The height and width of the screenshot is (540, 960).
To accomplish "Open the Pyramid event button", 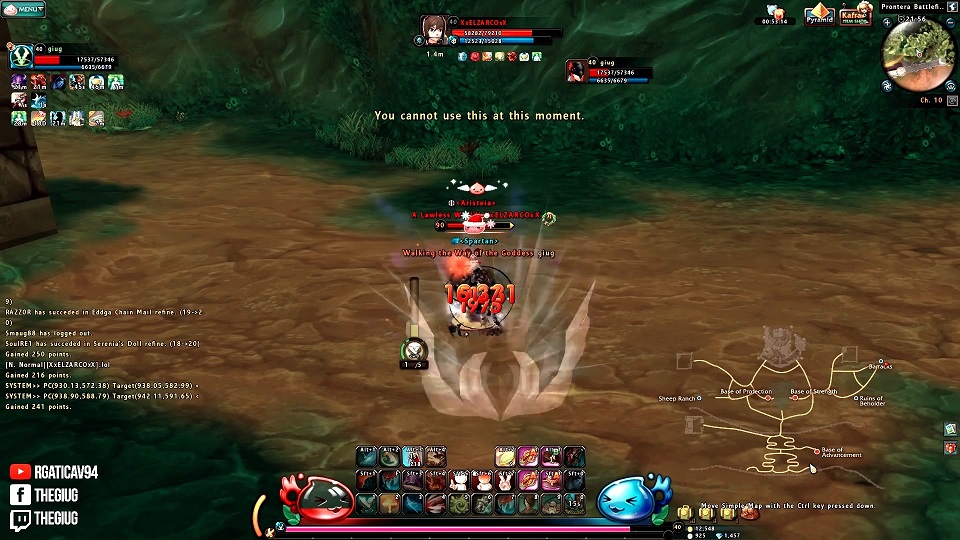I will [x=819, y=16].
